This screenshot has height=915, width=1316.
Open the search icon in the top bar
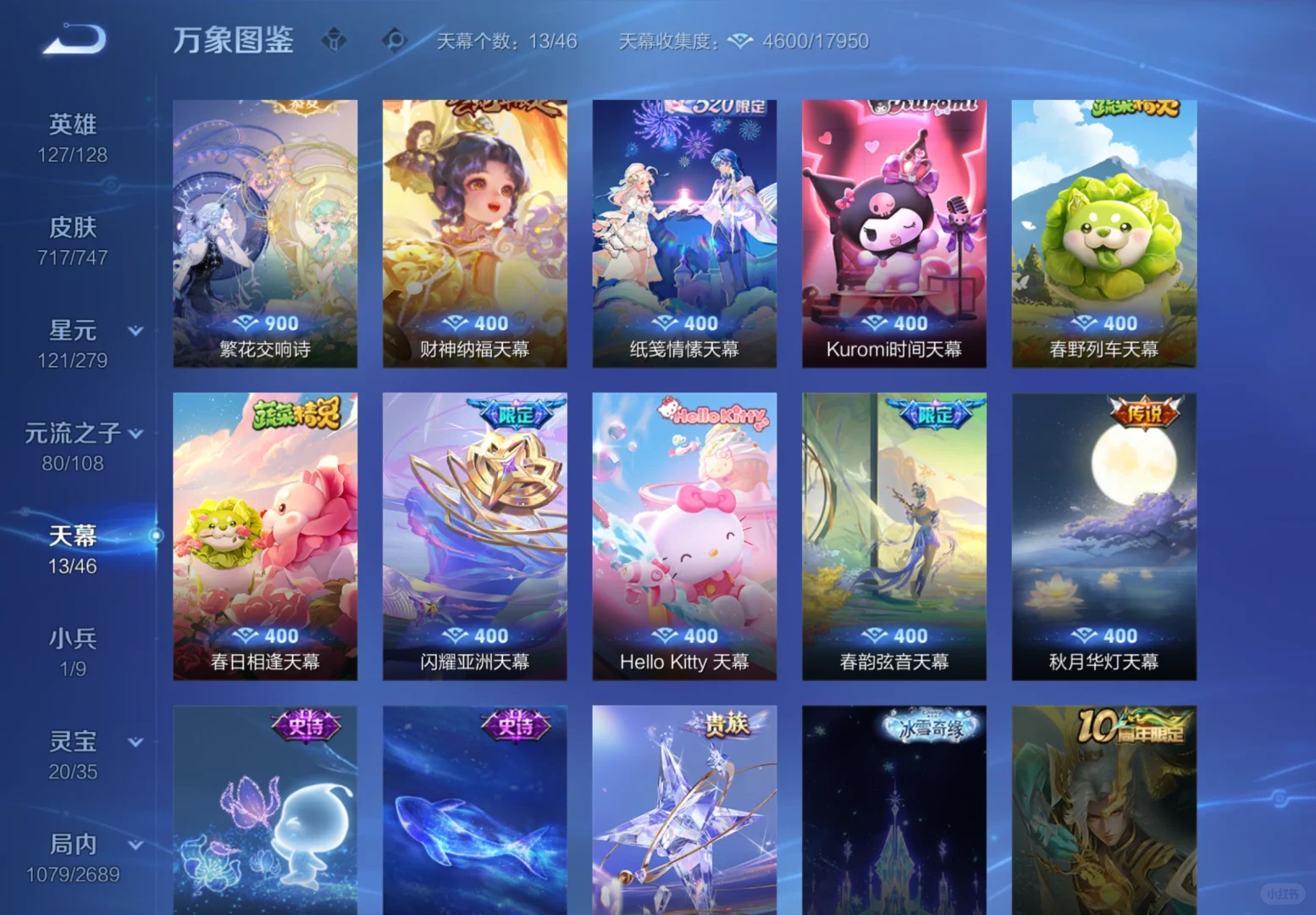click(393, 39)
